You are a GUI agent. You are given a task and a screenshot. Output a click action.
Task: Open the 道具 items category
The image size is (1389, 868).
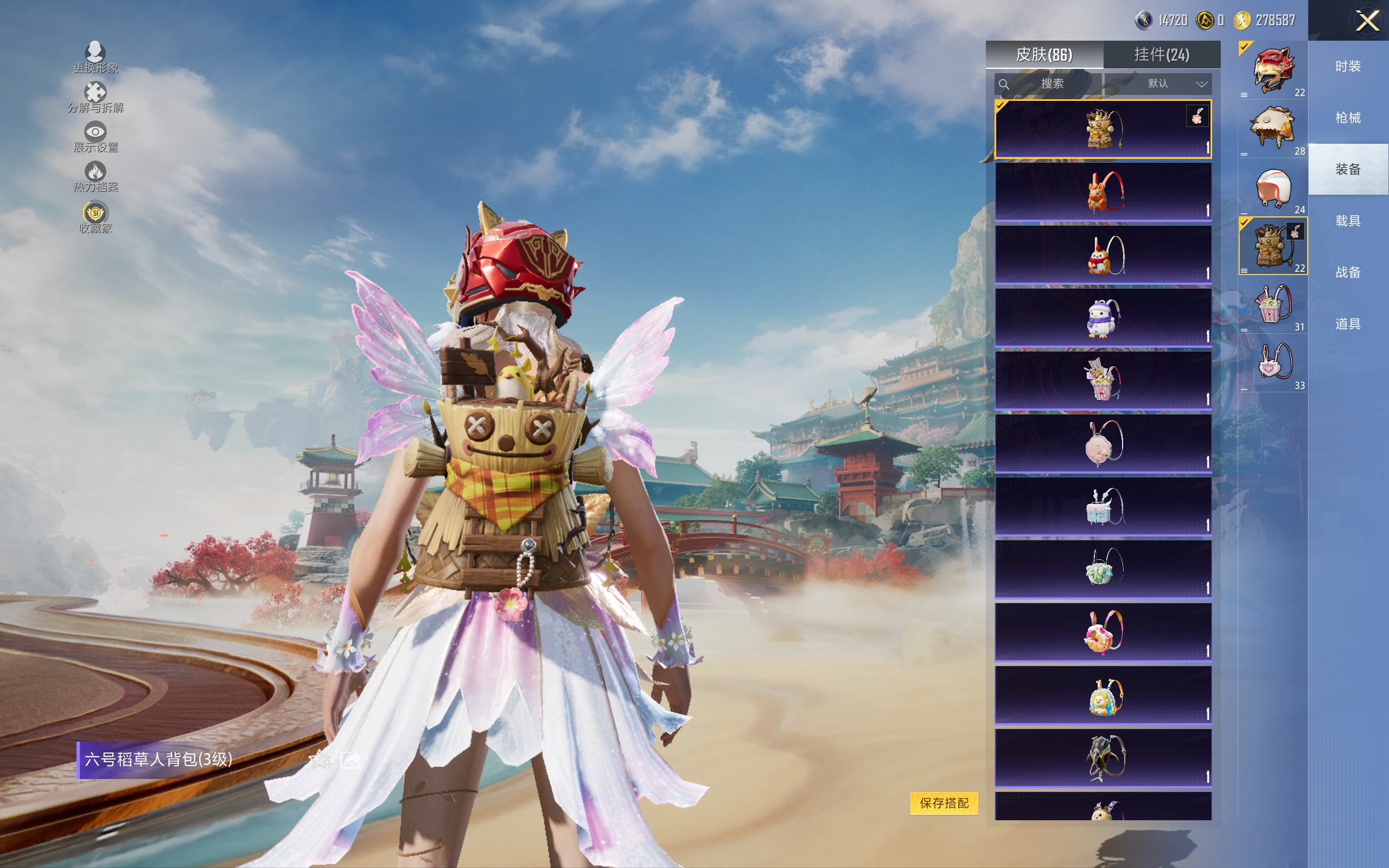[x=1347, y=324]
